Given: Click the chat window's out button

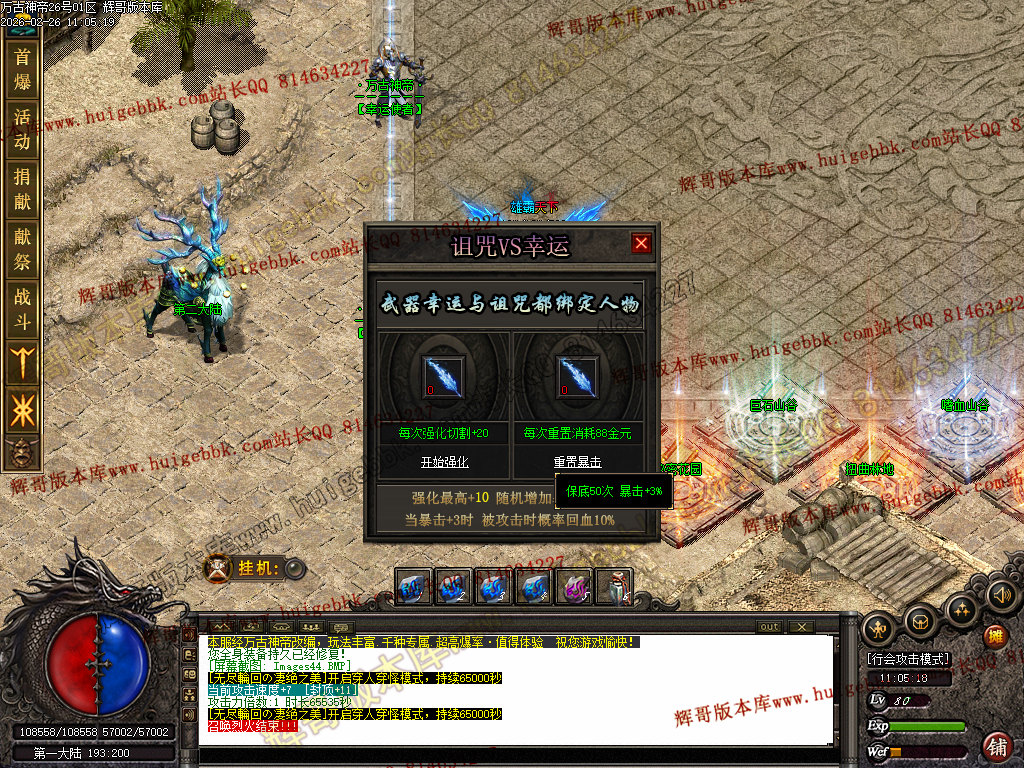Looking at the screenshot, I should coord(769,627).
